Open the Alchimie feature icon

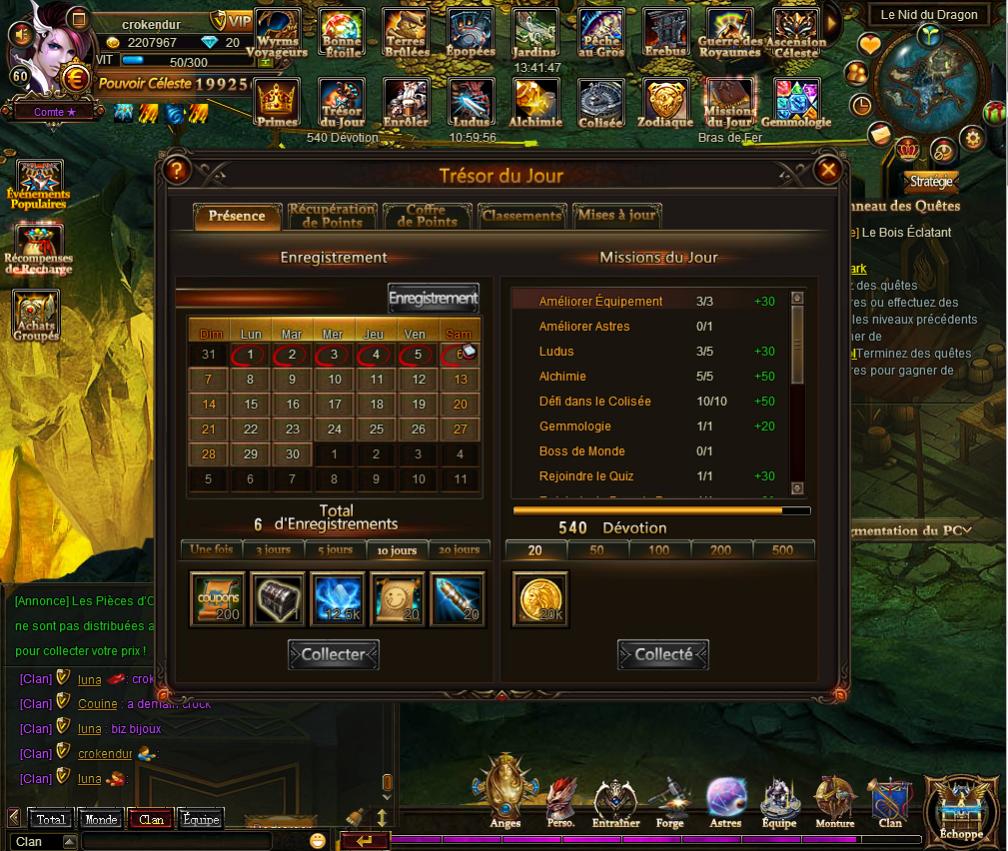(536, 104)
